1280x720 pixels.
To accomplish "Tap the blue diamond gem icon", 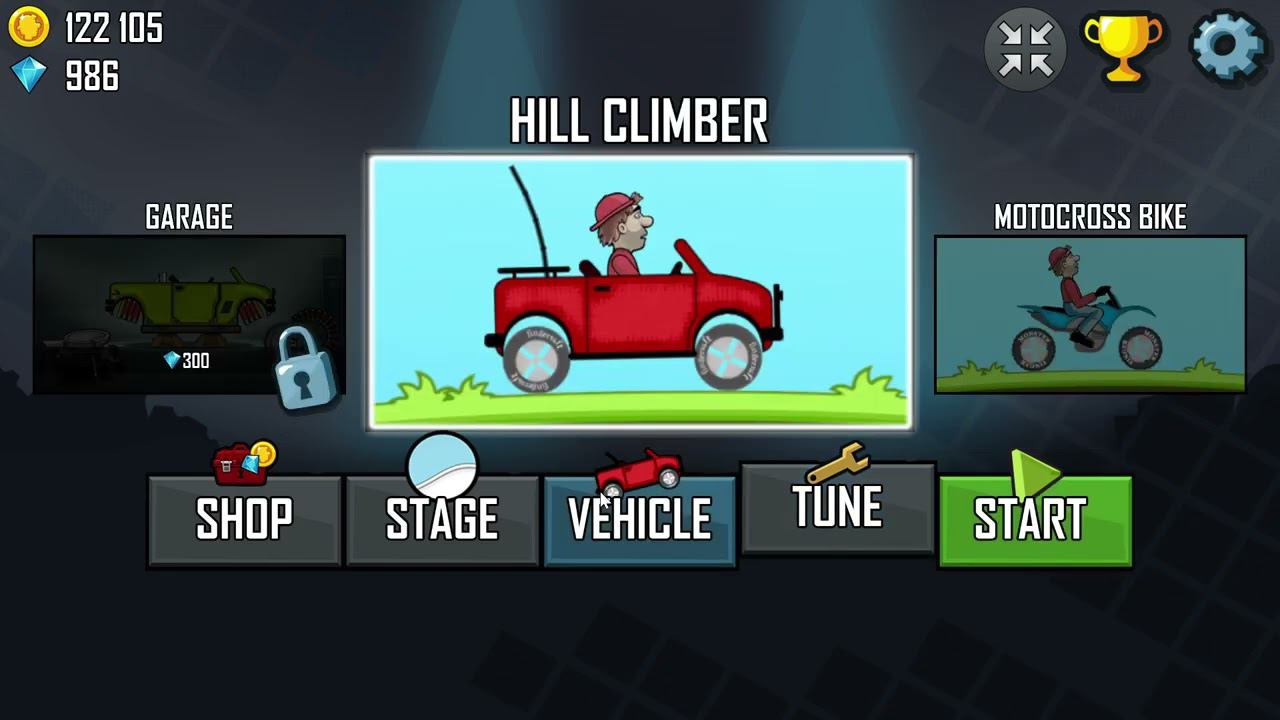I will pos(29,75).
